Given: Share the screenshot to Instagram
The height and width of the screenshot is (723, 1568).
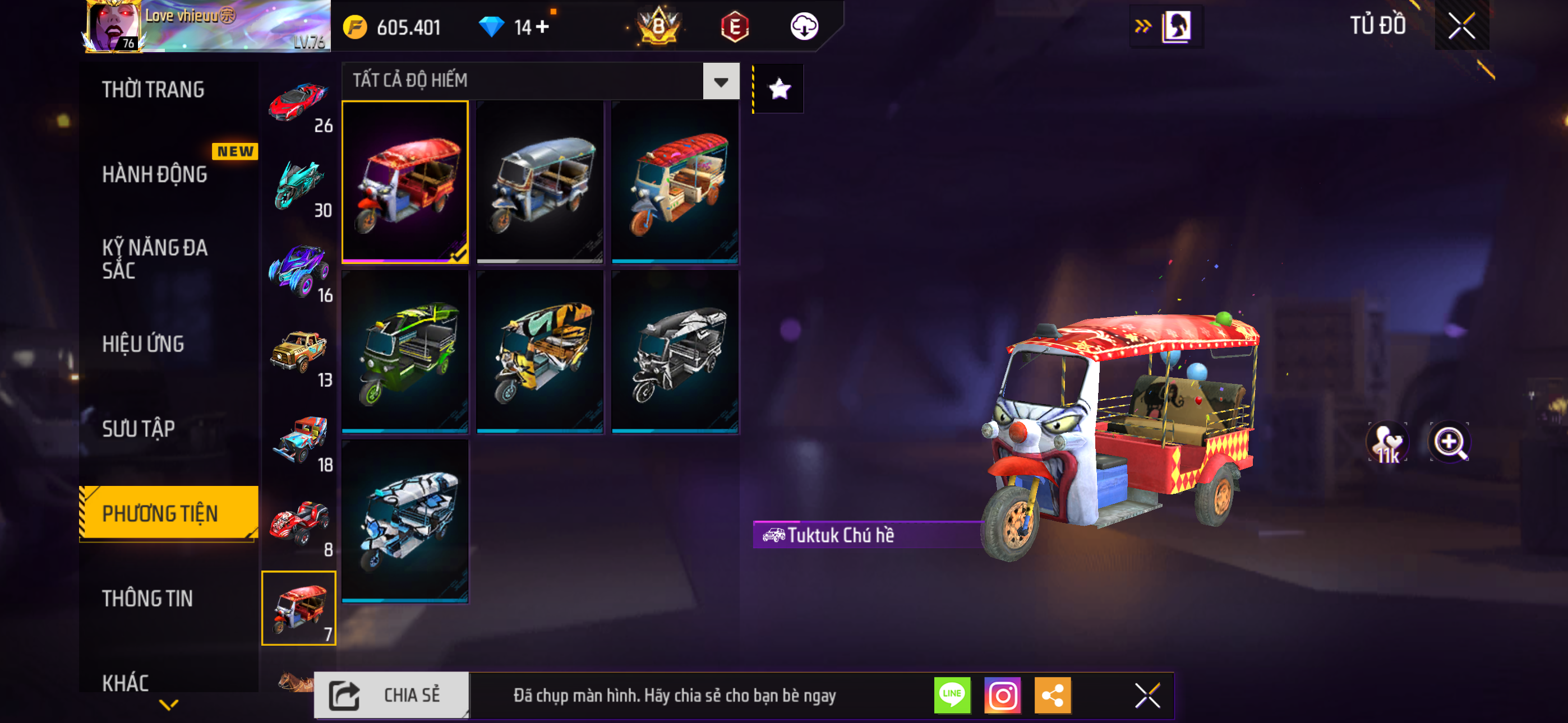Looking at the screenshot, I should point(1002,695).
